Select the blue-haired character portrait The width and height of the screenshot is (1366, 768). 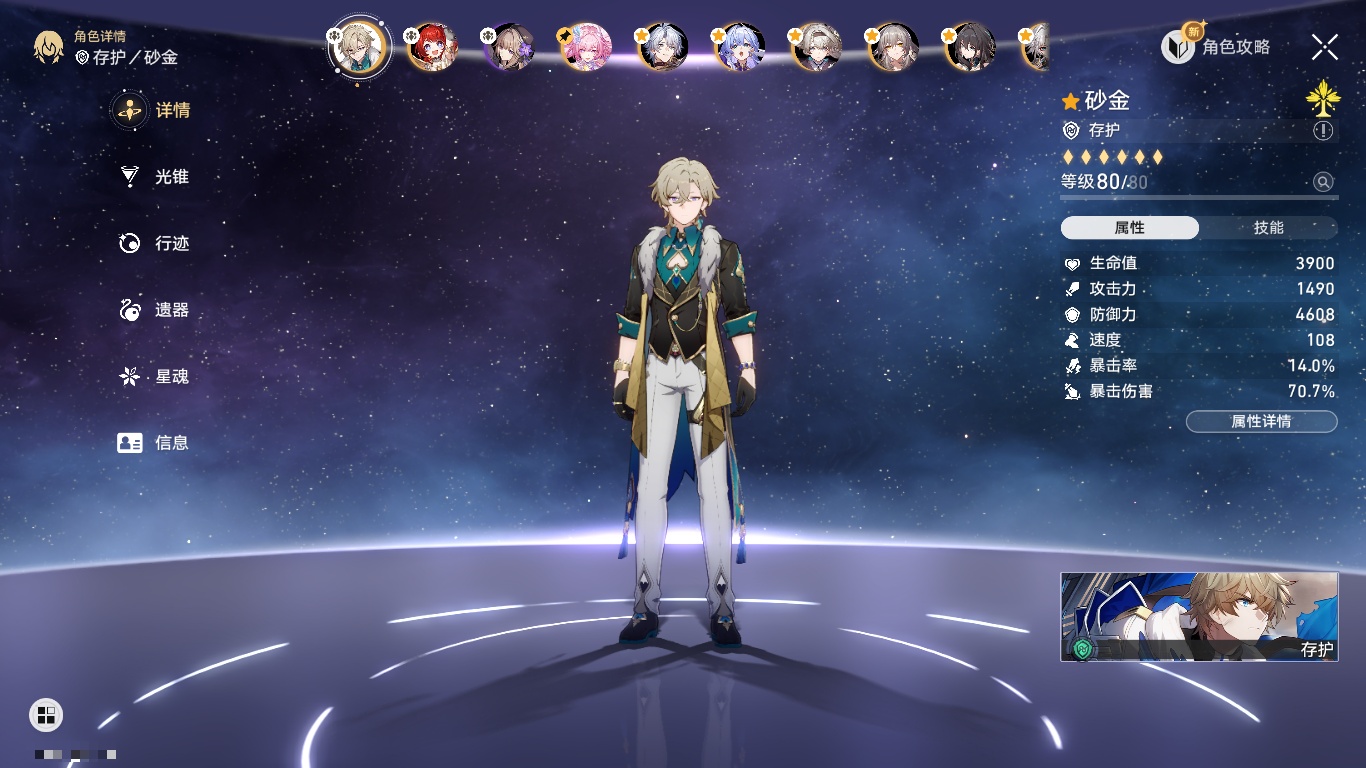pos(740,46)
